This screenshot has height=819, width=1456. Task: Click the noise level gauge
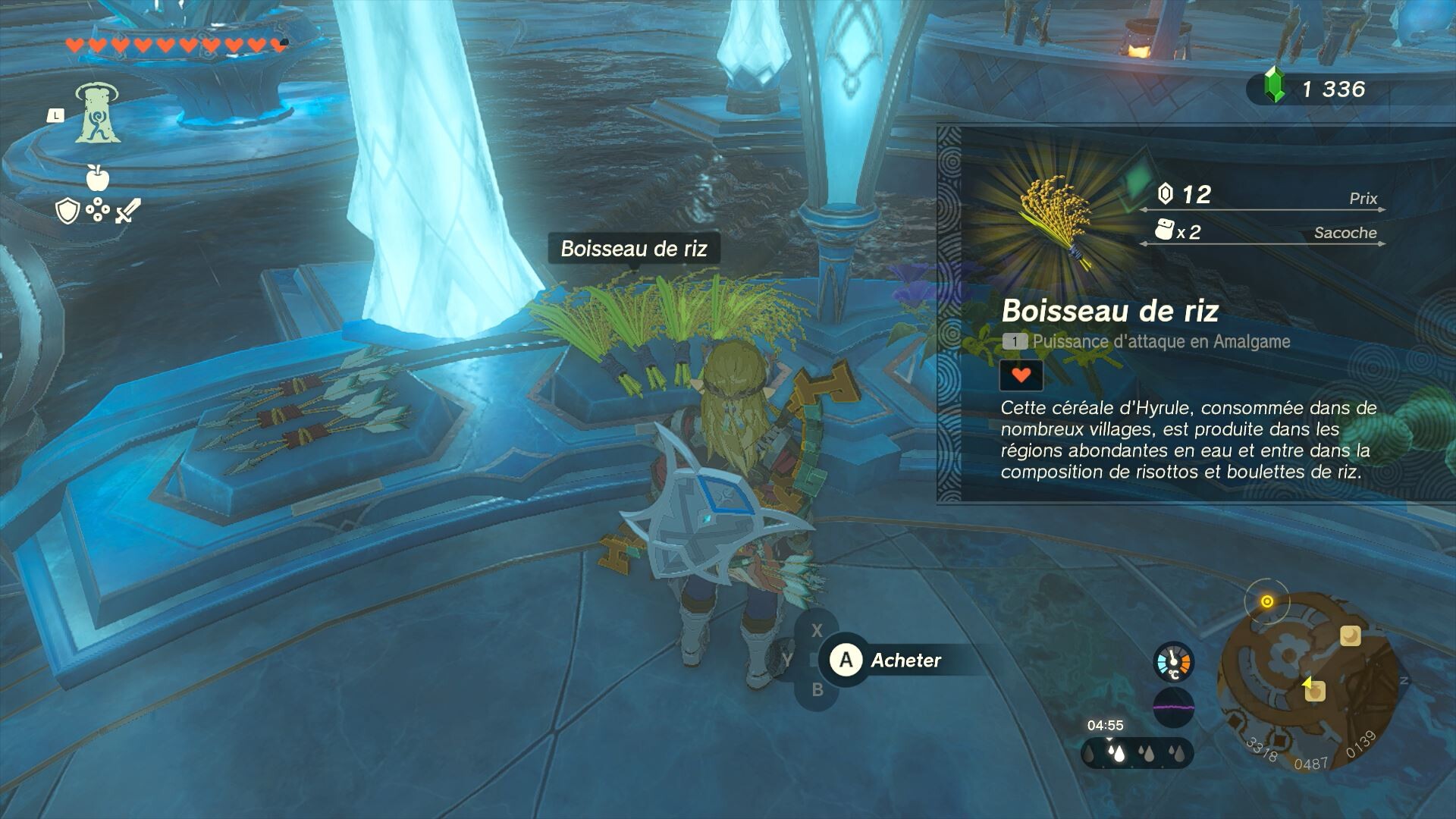point(1173,708)
